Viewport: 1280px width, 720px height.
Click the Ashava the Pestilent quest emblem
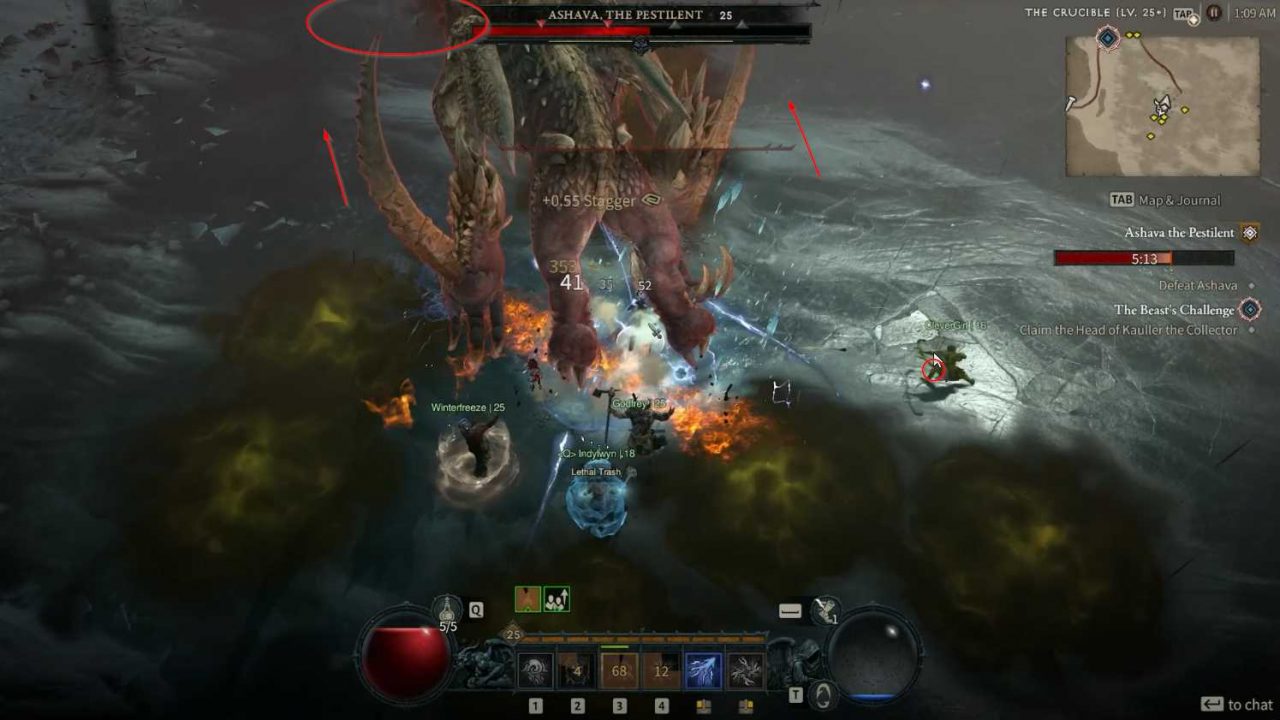tap(1249, 232)
